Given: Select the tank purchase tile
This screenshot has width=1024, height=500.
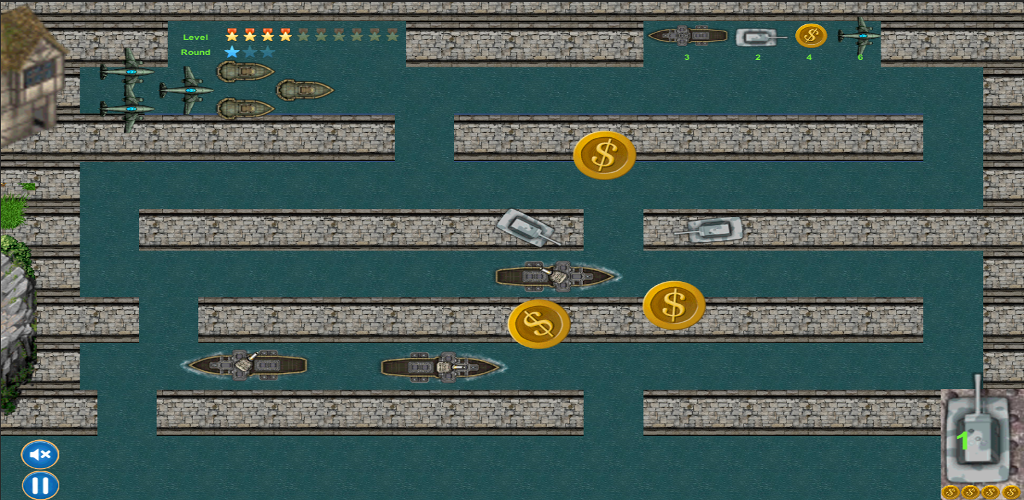Looking at the screenshot, I should coord(979,437).
